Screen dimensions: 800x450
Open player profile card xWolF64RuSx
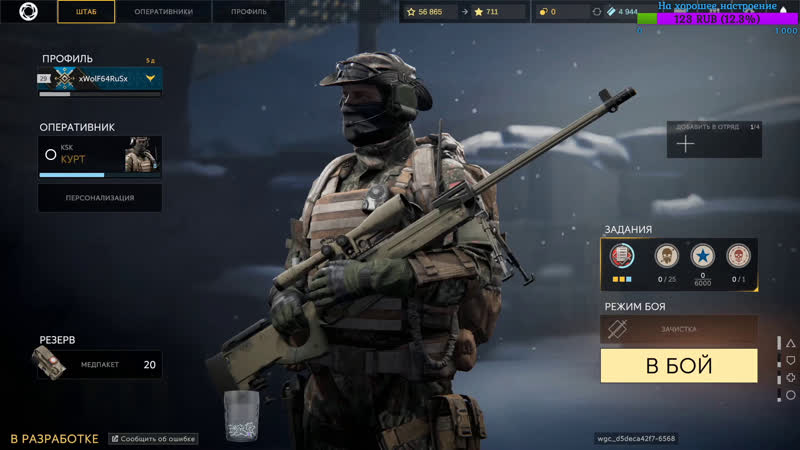point(99,78)
